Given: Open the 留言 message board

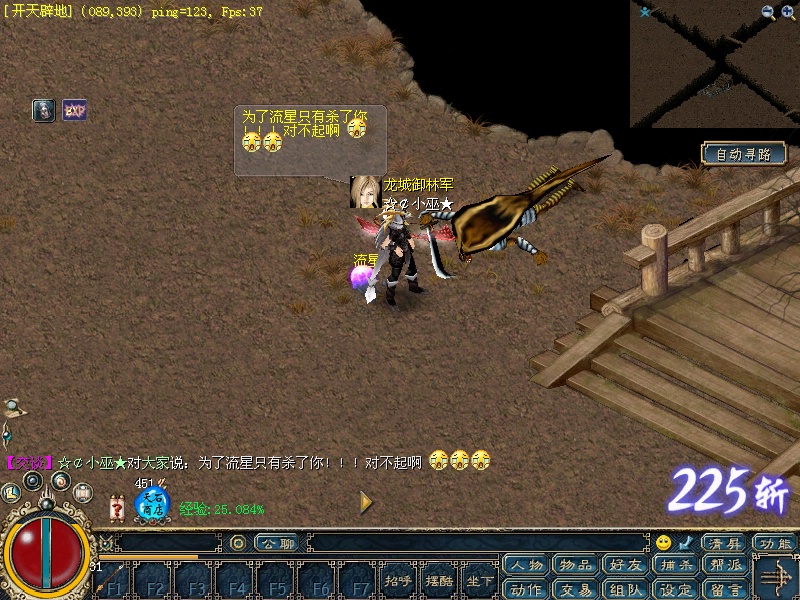Looking at the screenshot, I should pos(726,588).
